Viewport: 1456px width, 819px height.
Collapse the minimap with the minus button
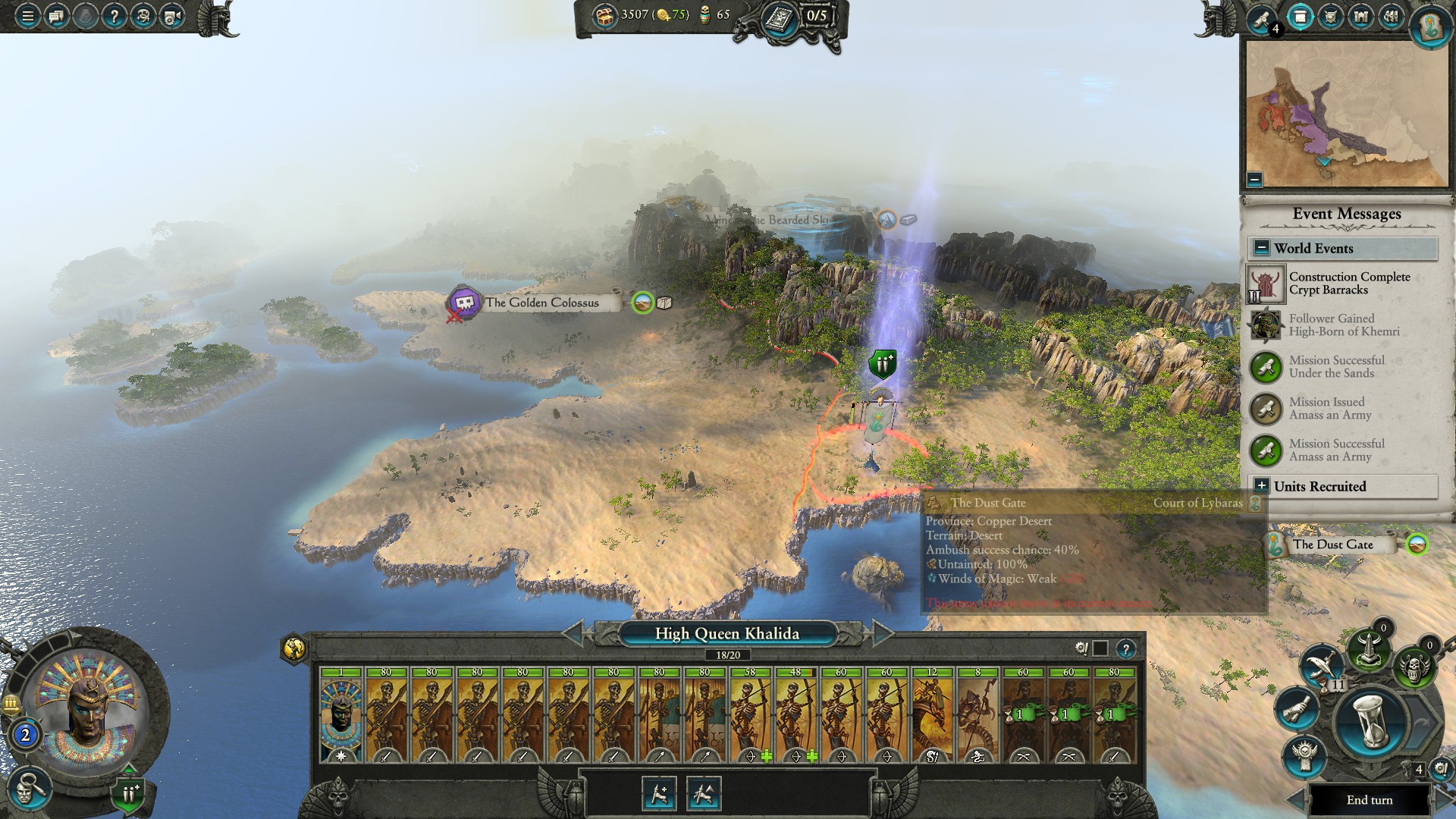(1254, 180)
